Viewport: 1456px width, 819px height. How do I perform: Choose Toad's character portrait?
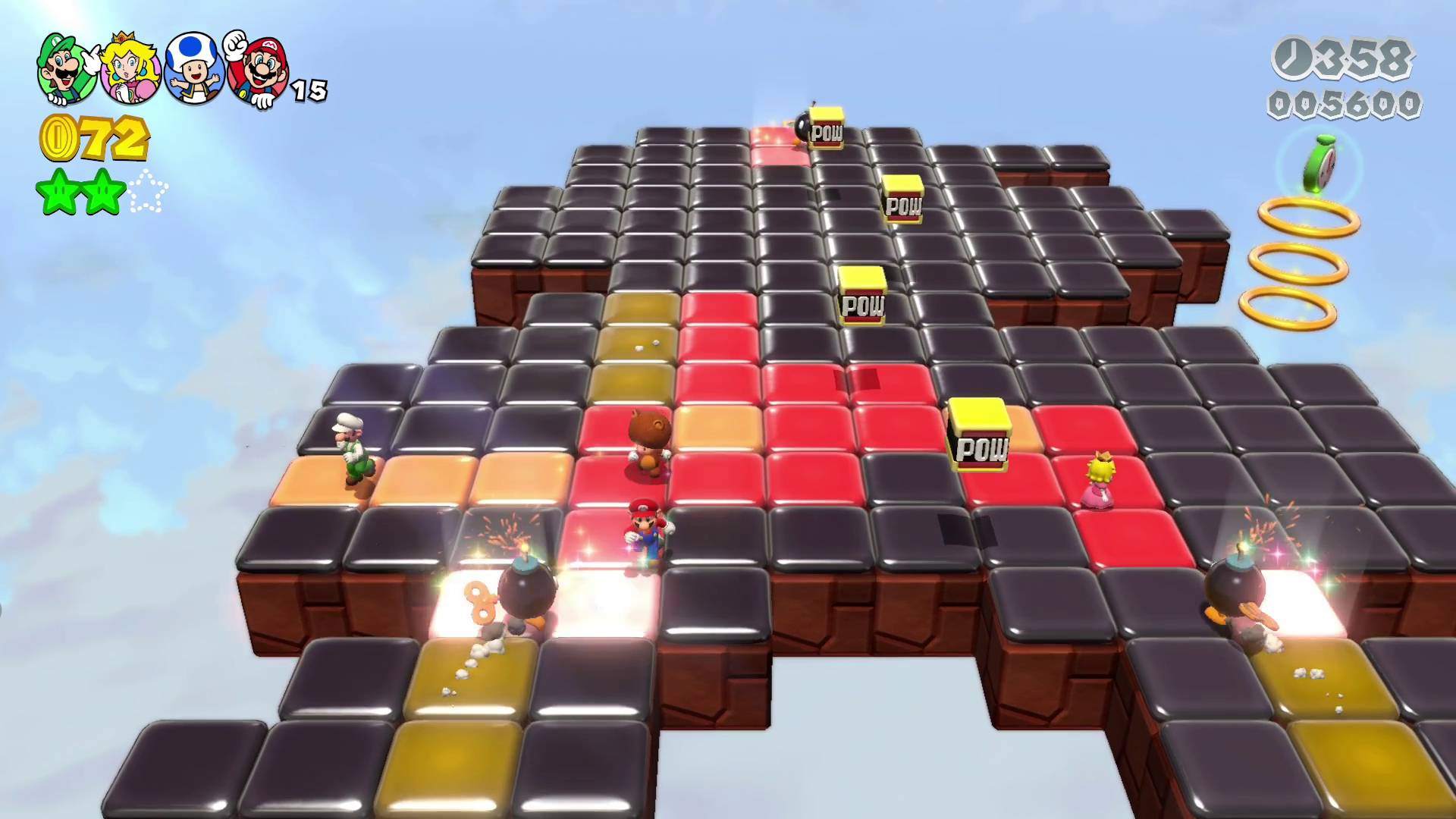click(x=194, y=69)
